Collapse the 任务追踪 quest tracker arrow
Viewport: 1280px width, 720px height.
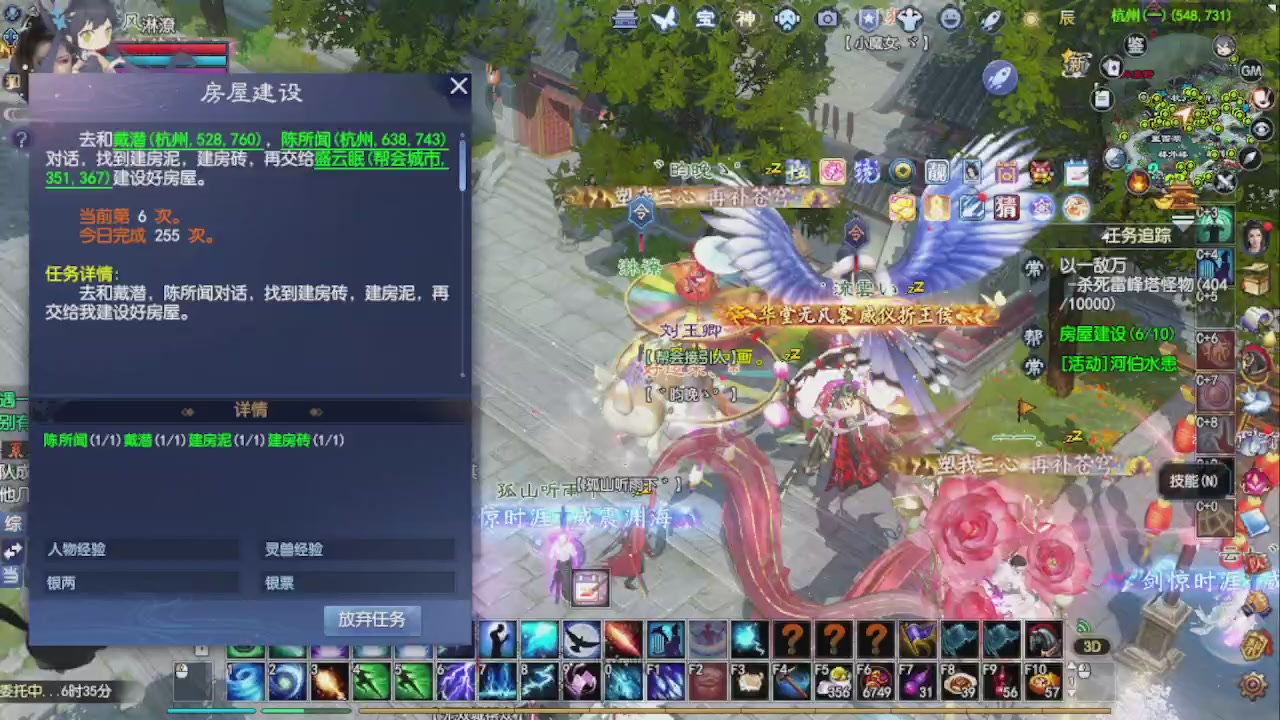pyautogui.click(x=1181, y=225)
